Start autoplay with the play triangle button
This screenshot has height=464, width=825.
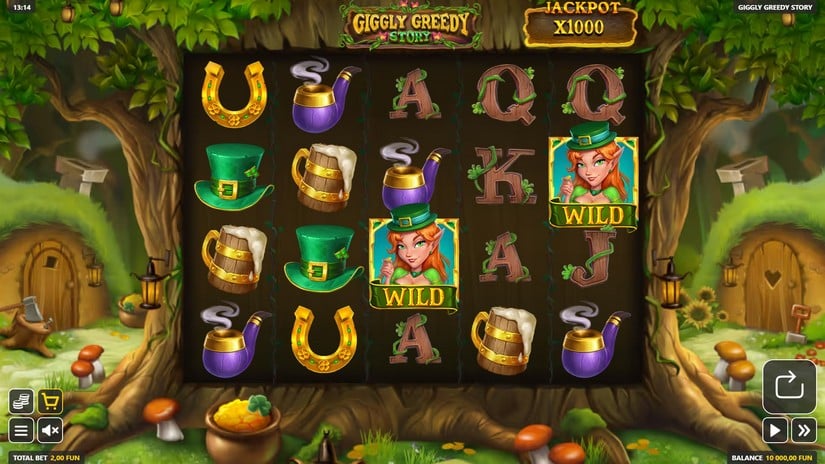click(775, 431)
